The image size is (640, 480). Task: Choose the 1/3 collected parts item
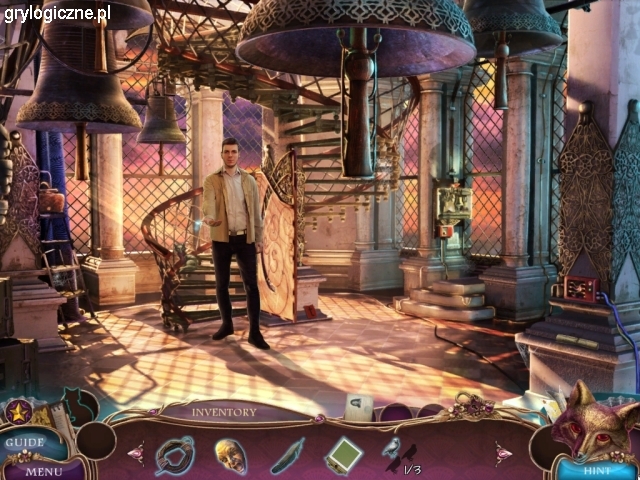coord(401,456)
